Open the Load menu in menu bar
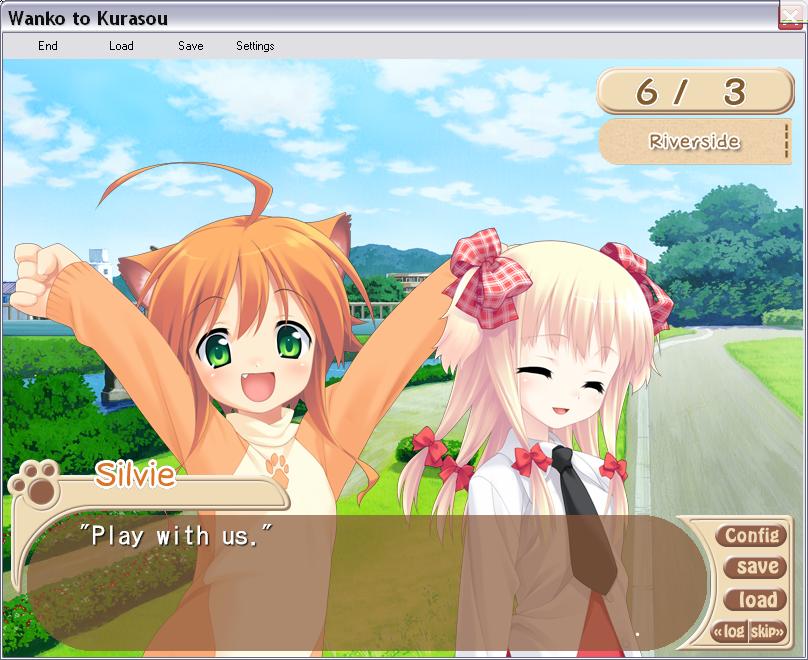 (121, 46)
